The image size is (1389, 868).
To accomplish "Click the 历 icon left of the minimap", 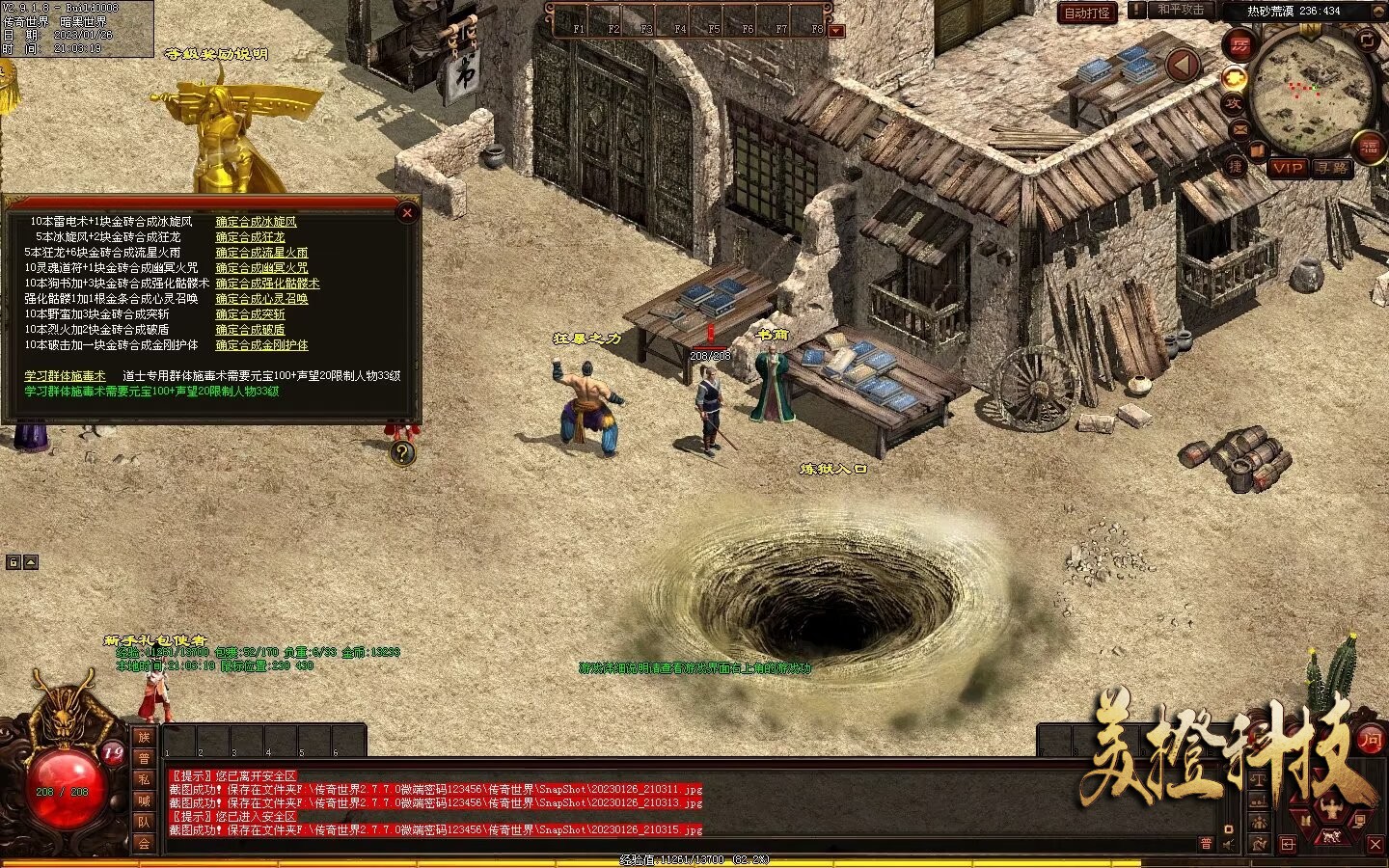I will coord(1239,46).
